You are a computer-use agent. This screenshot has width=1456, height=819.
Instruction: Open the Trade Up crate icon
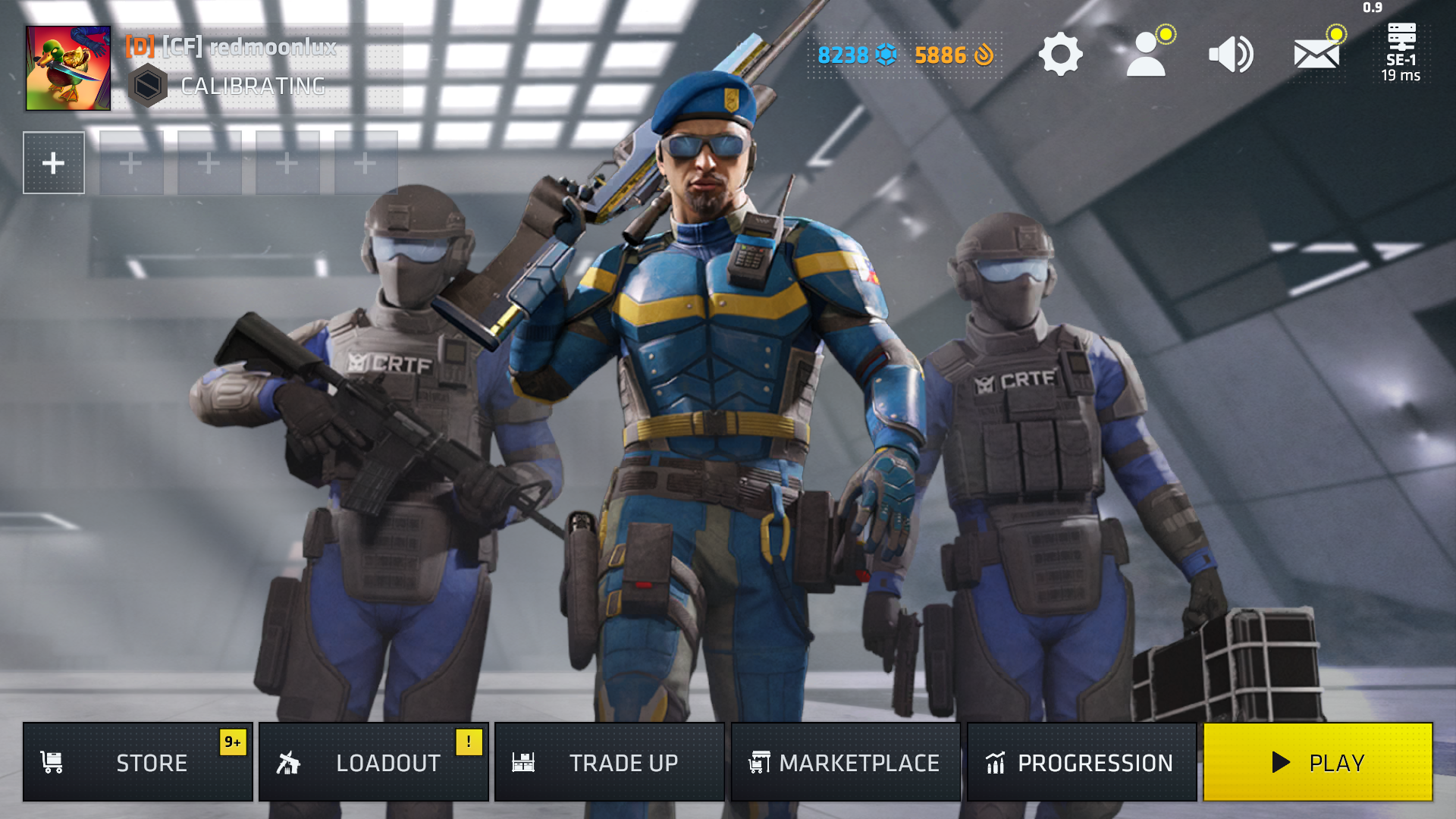pyautogui.click(x=525, y=763)
